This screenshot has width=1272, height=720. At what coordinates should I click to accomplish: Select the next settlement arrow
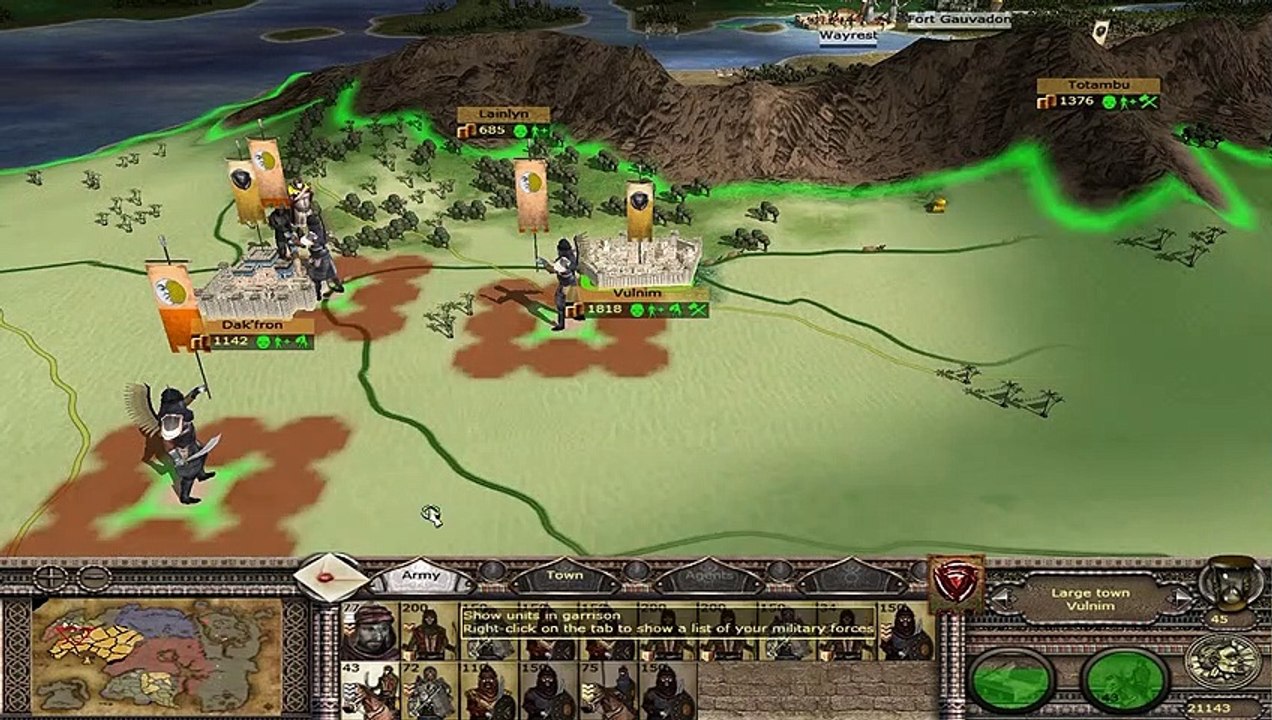coord(1181,598)
